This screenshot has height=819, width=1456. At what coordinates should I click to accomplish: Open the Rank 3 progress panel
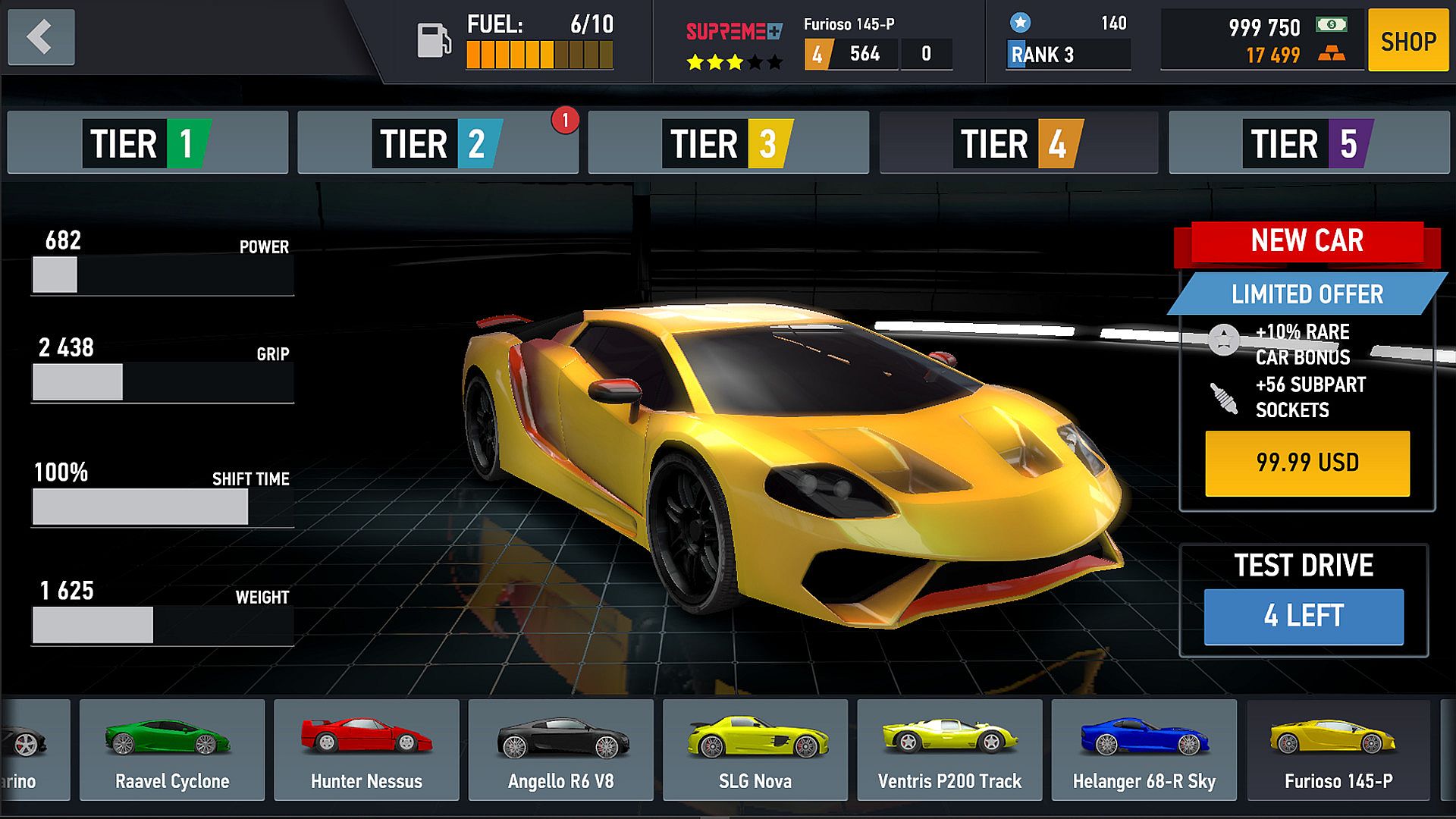pos(1068,41)
